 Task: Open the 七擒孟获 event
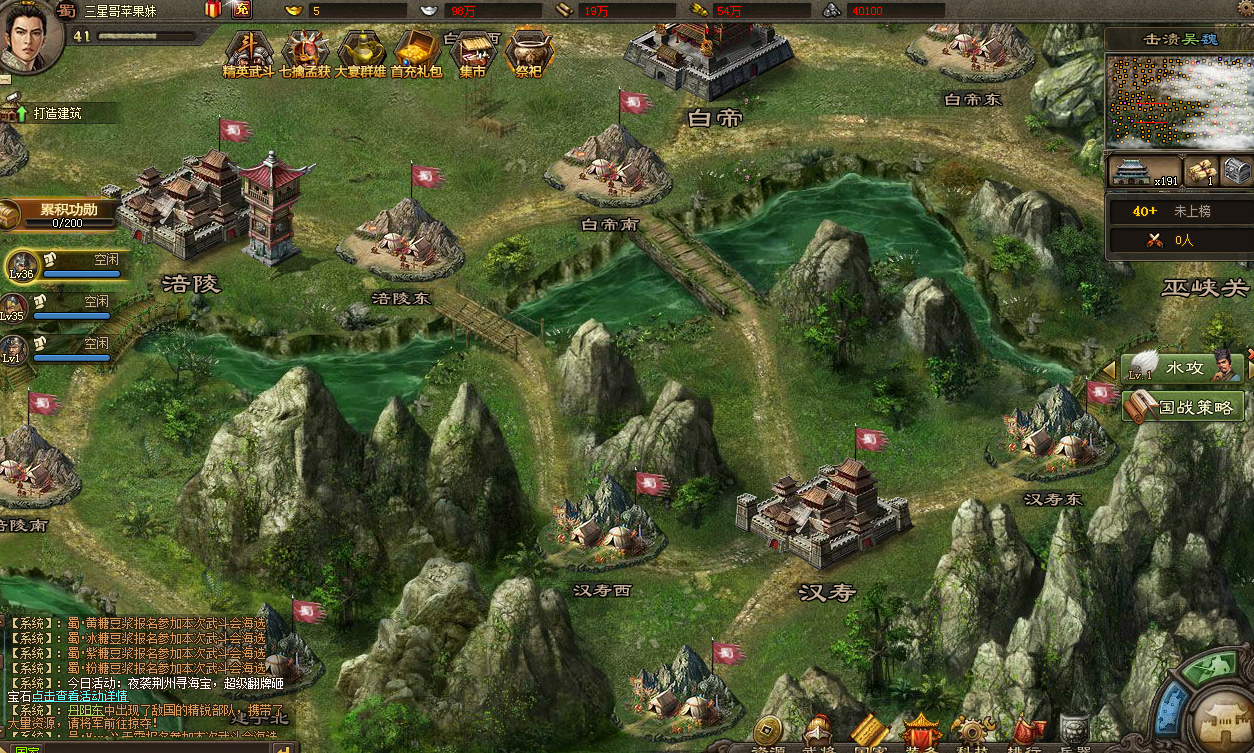pos(304,52)
